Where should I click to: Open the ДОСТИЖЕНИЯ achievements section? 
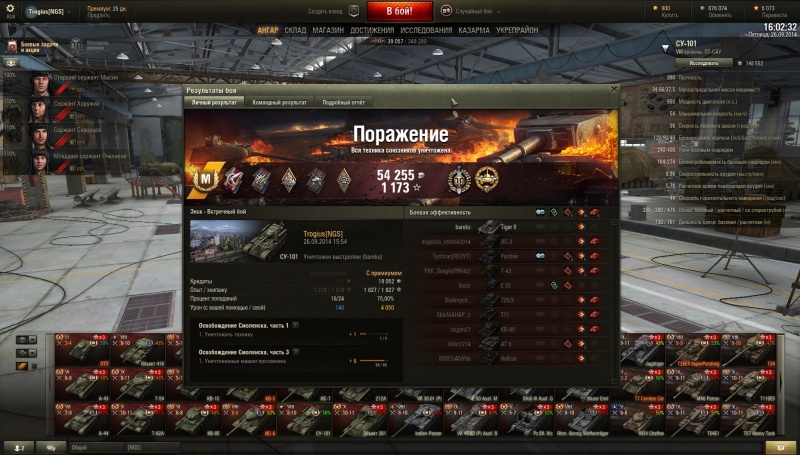(x=372, y=30)
